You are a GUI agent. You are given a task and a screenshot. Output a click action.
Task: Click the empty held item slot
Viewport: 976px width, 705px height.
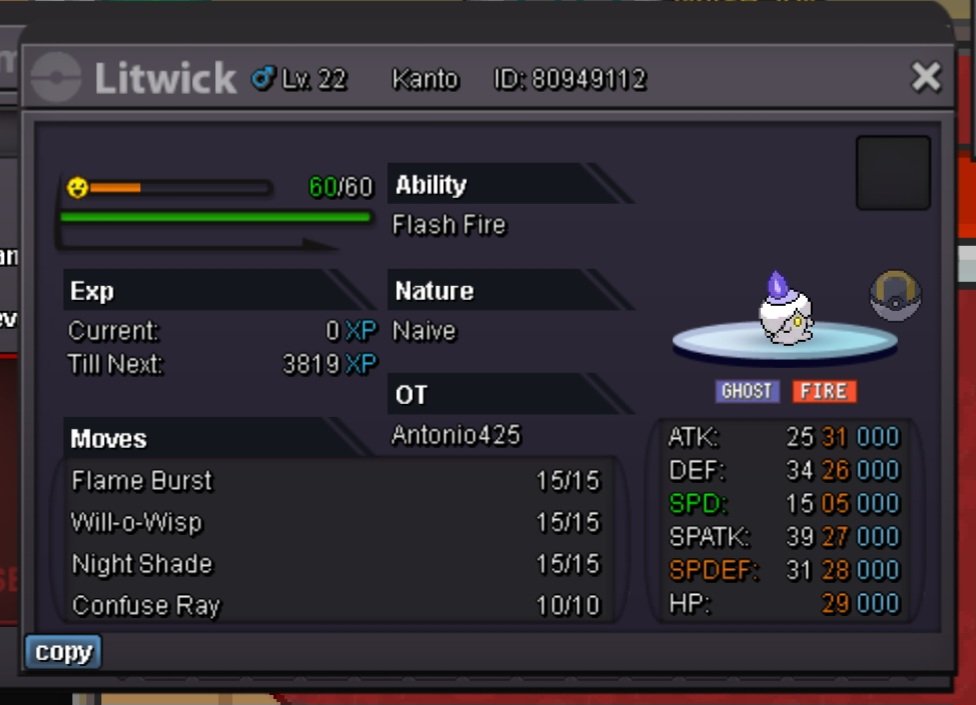pos(893,173)
